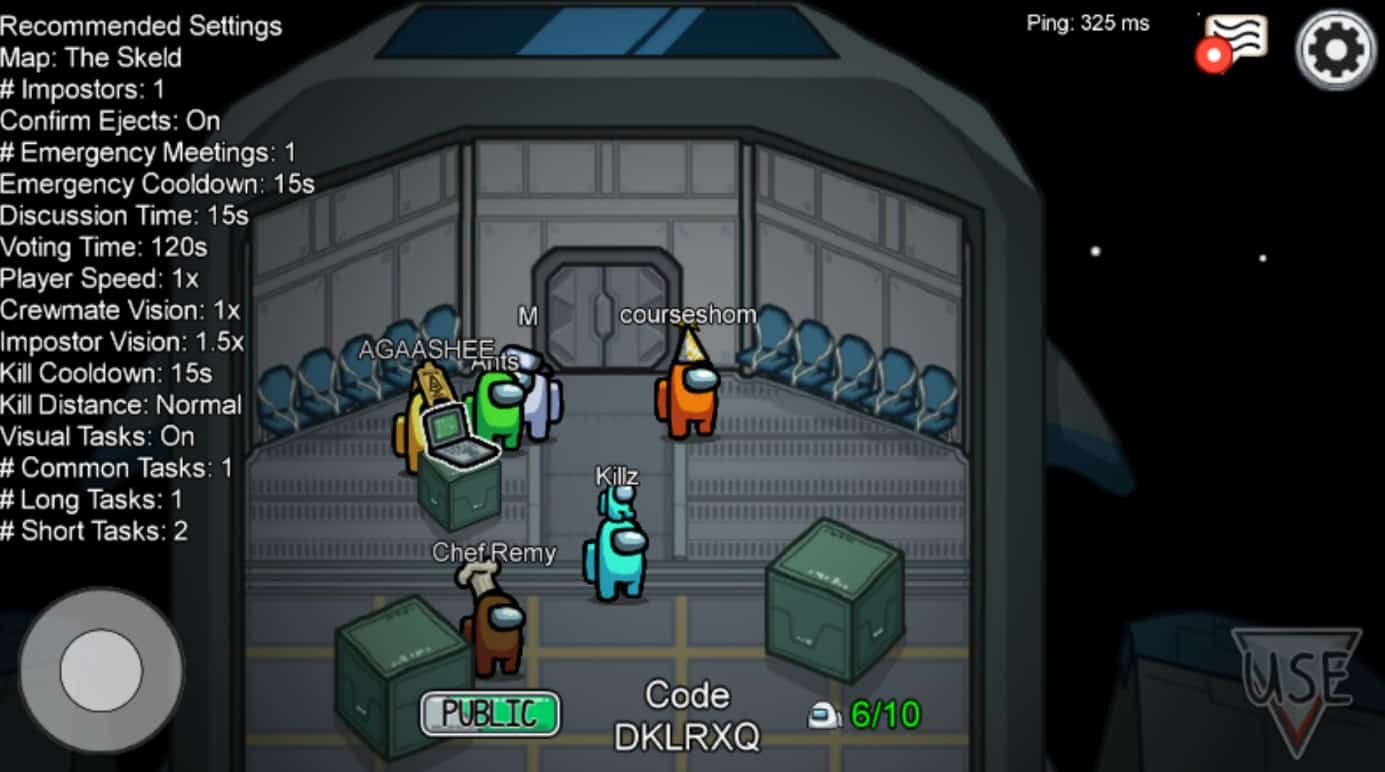Screen dimensions: 1385x772
Task: Tap the USE action button
Action: coord(1296,685)
